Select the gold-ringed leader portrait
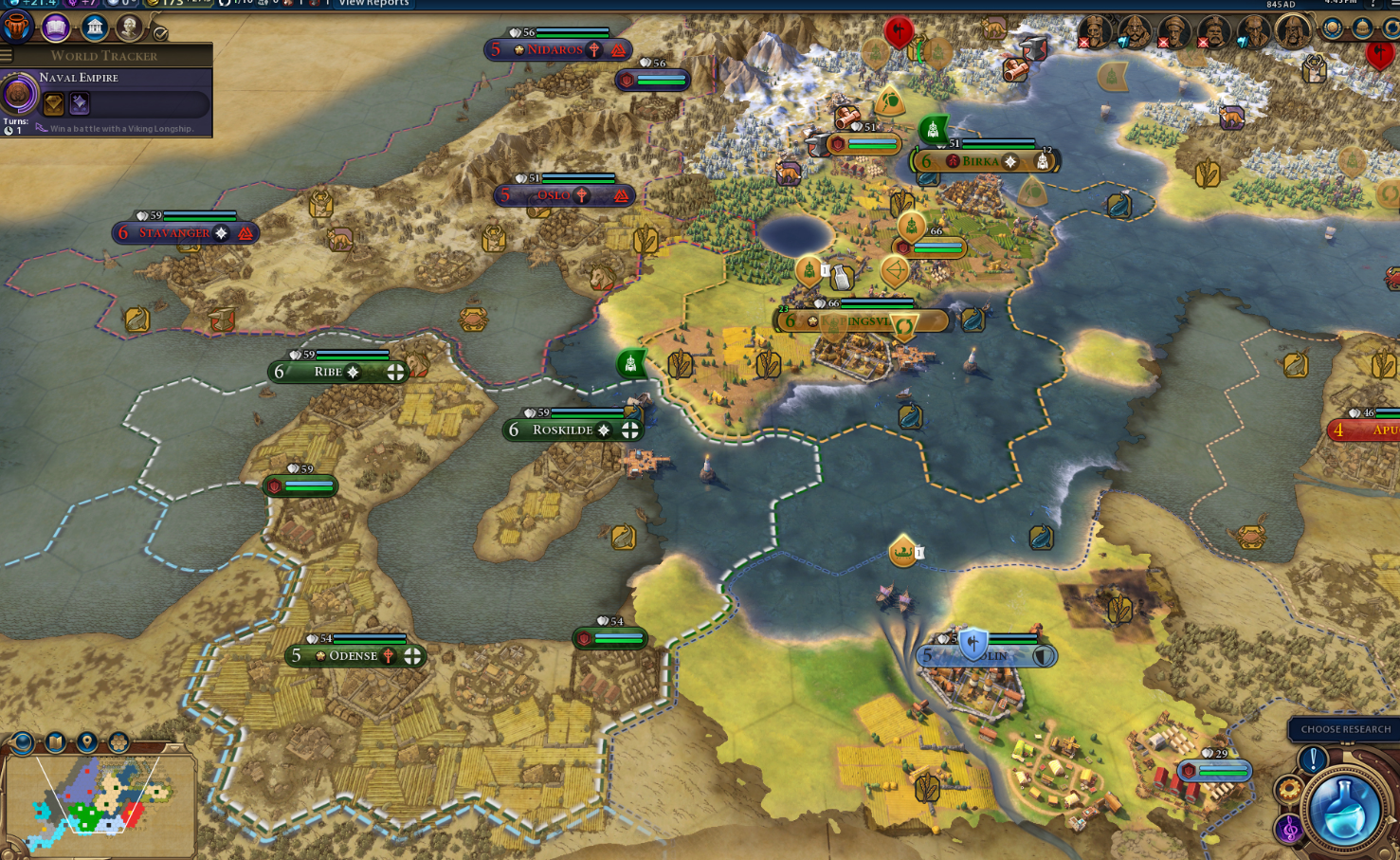 pos(1292,31)
